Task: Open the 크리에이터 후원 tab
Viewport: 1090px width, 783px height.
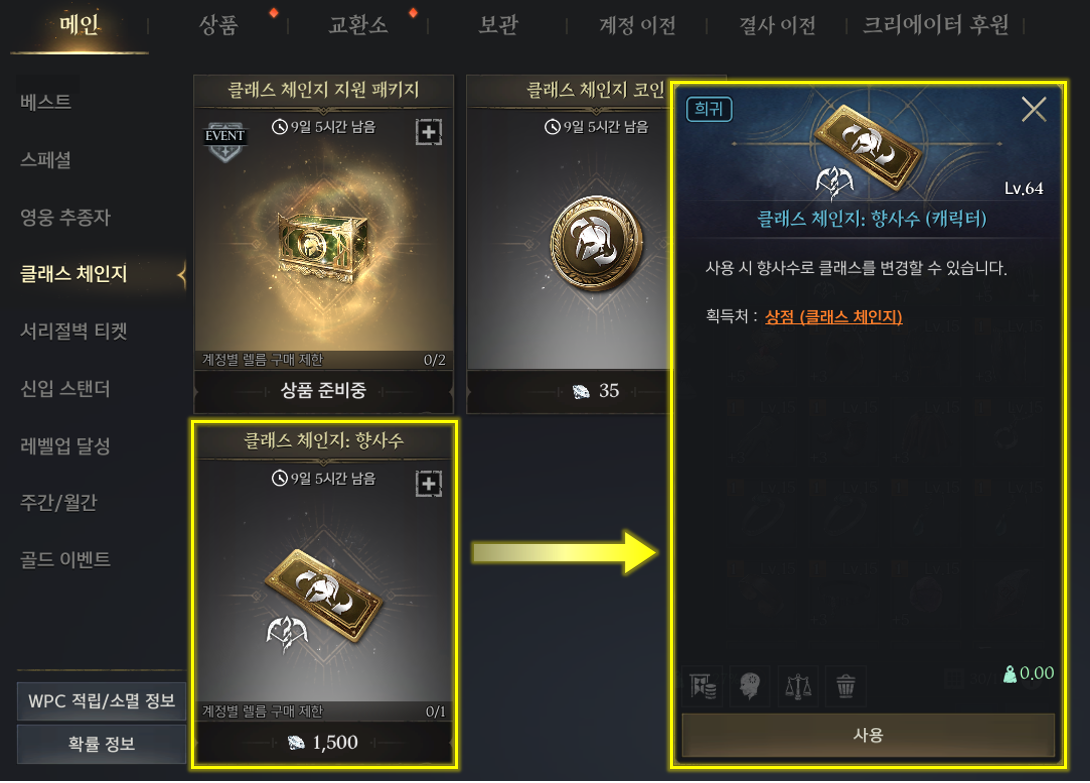Action: click(x=935, y=25)
